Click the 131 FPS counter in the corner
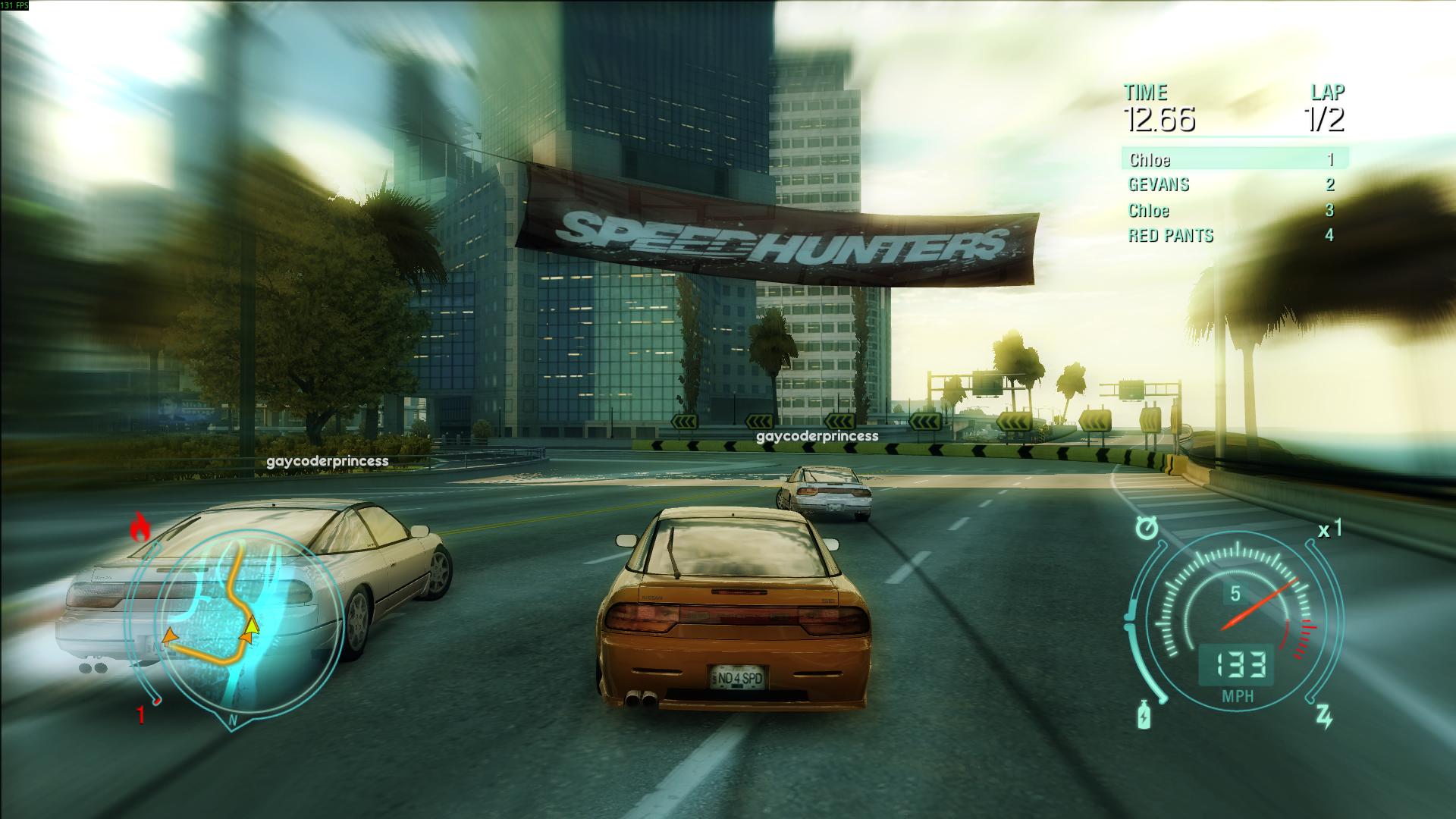 point(14,5)
